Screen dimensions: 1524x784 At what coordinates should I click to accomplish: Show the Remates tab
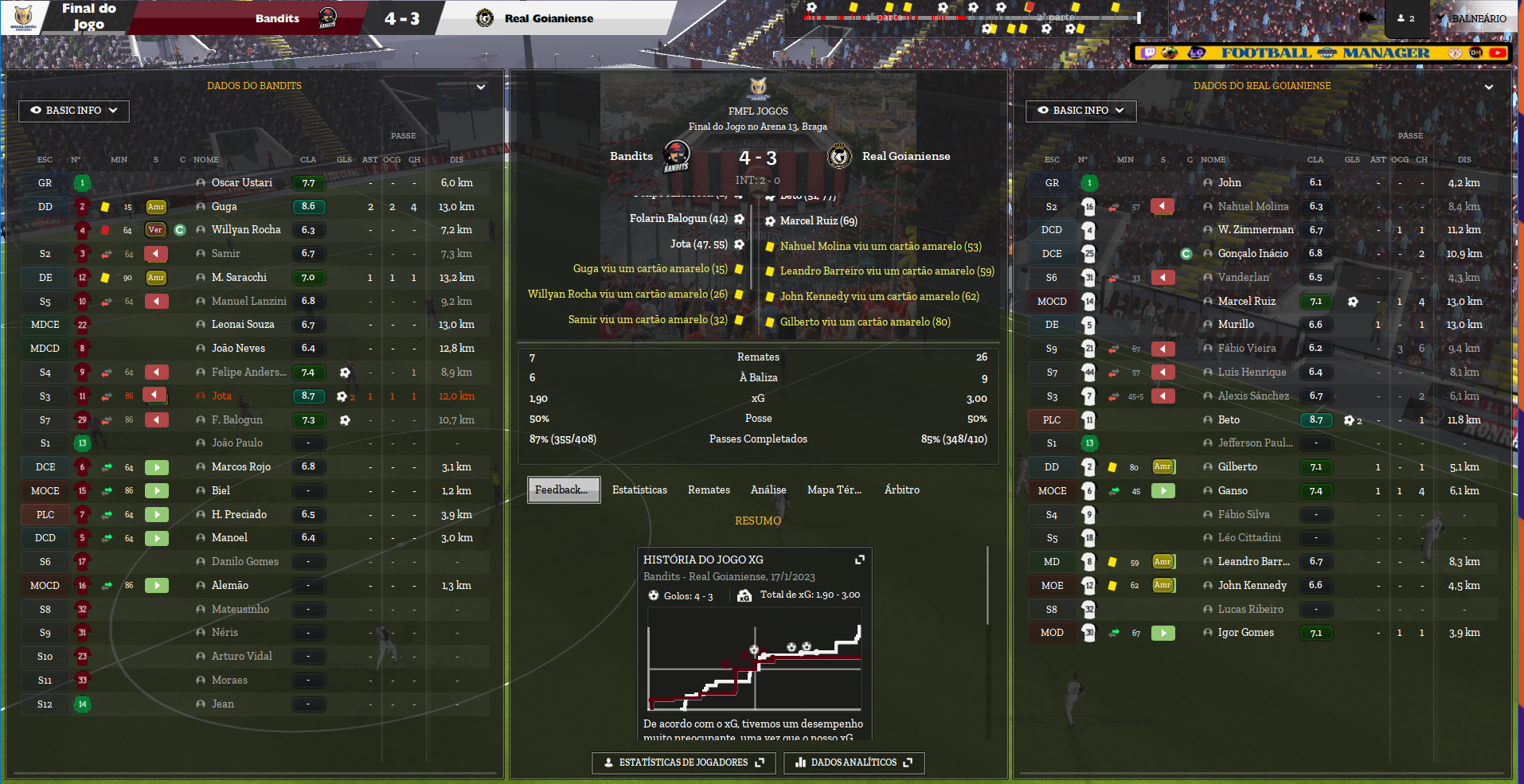point(709,490)
